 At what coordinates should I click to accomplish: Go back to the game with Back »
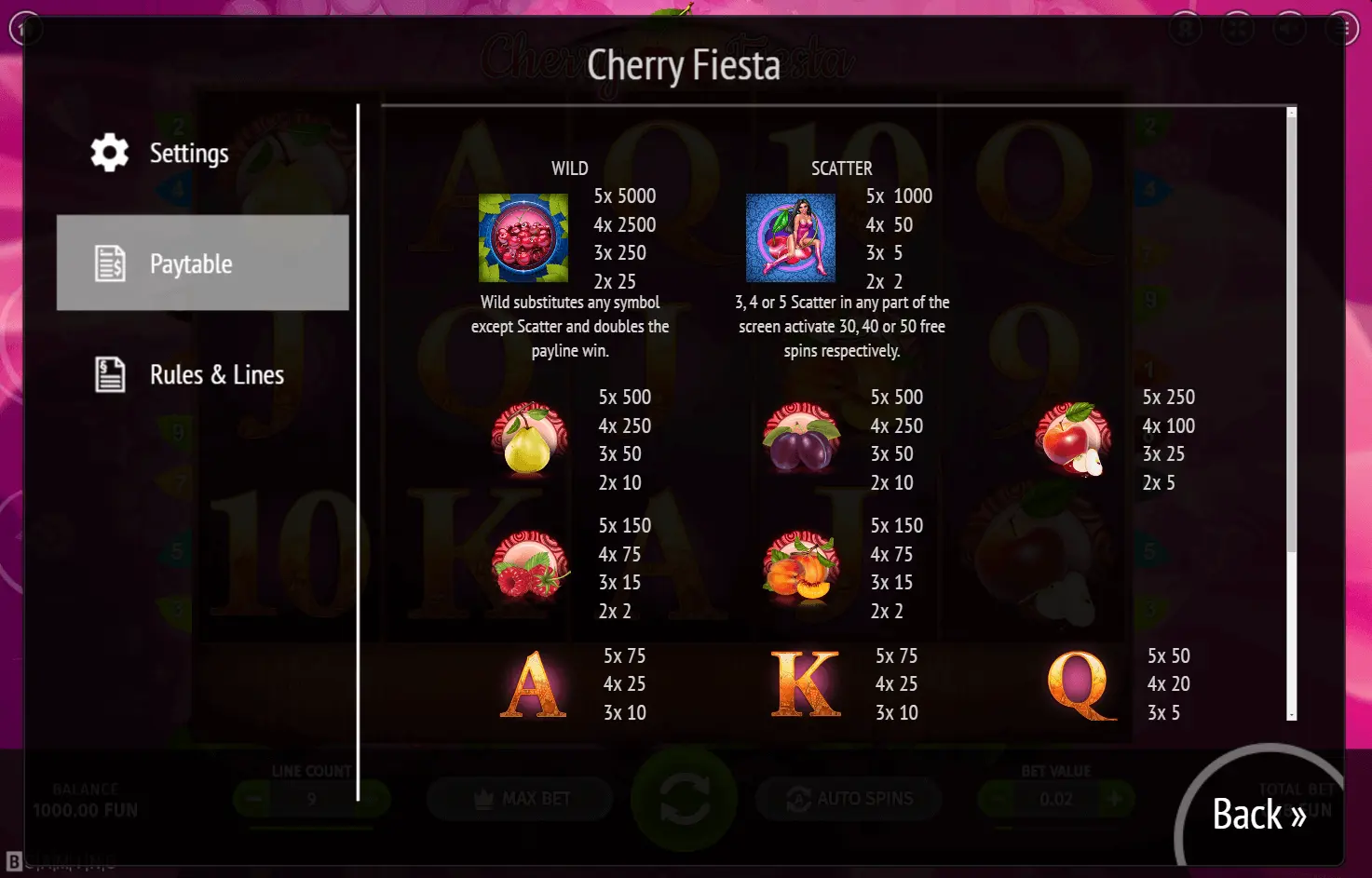pyautogui.click(x=1258, y=815)
